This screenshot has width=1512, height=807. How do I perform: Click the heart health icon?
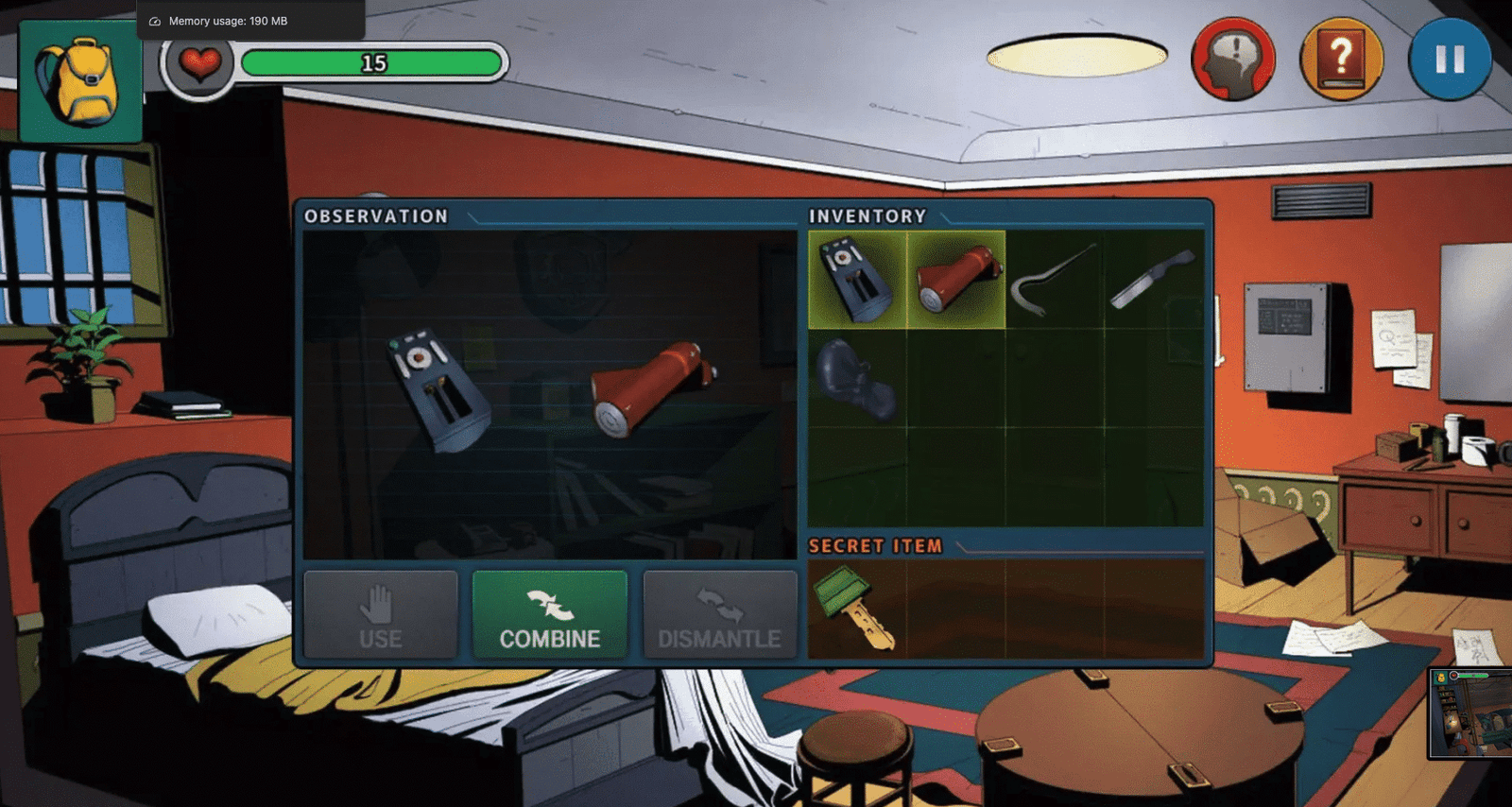click(201, 64)
